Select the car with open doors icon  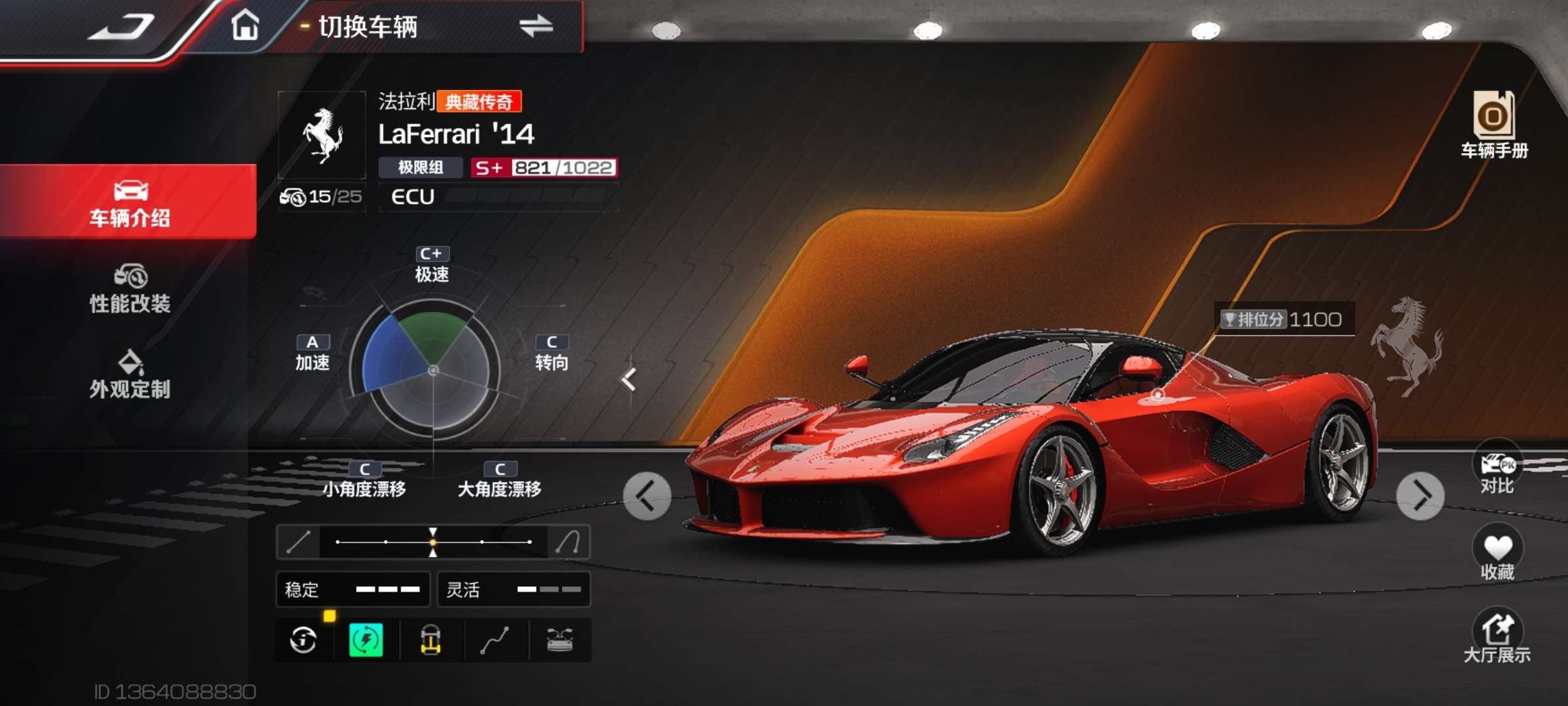(559, 640)
